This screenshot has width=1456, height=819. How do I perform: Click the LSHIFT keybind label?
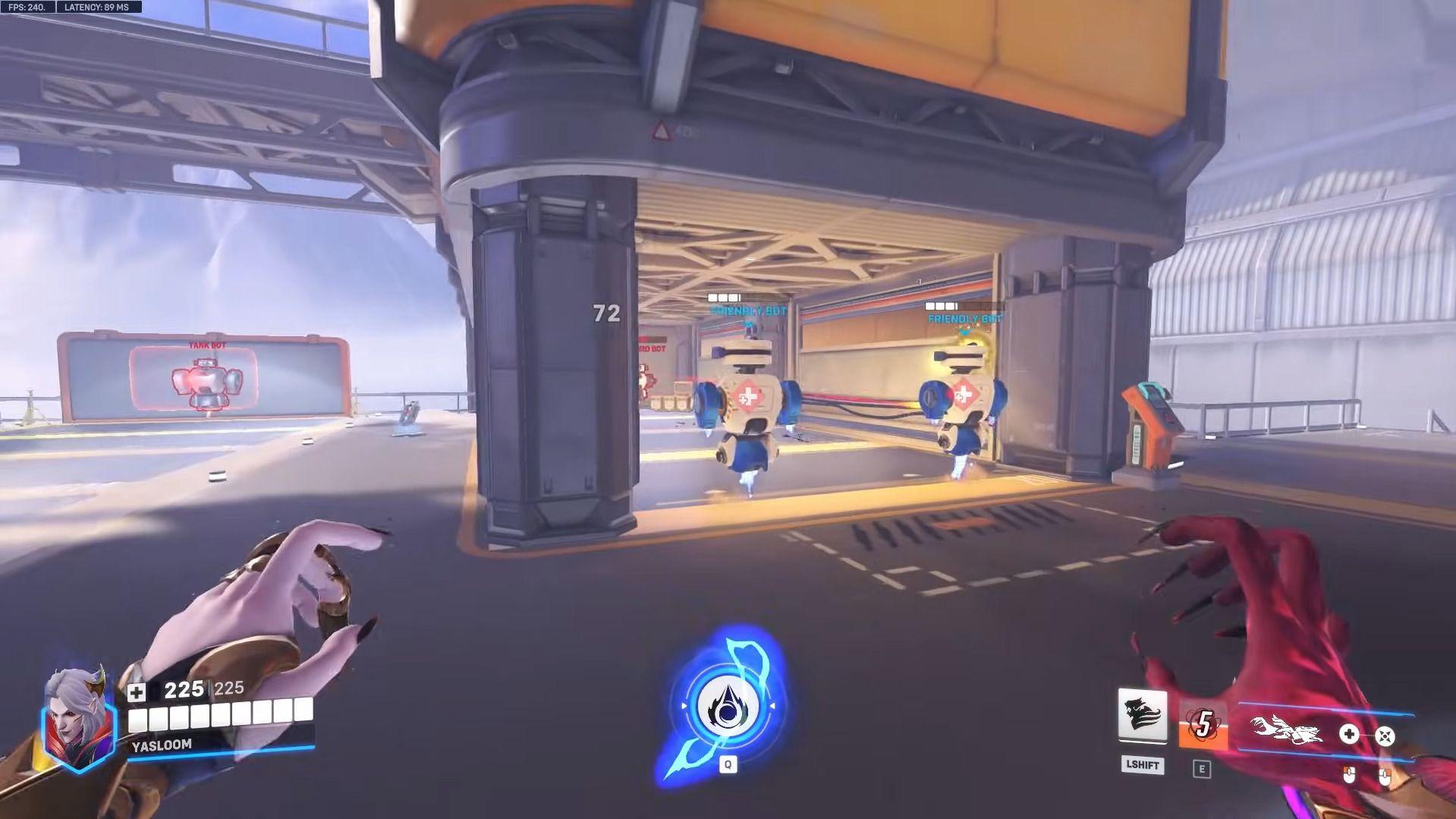1142,767
